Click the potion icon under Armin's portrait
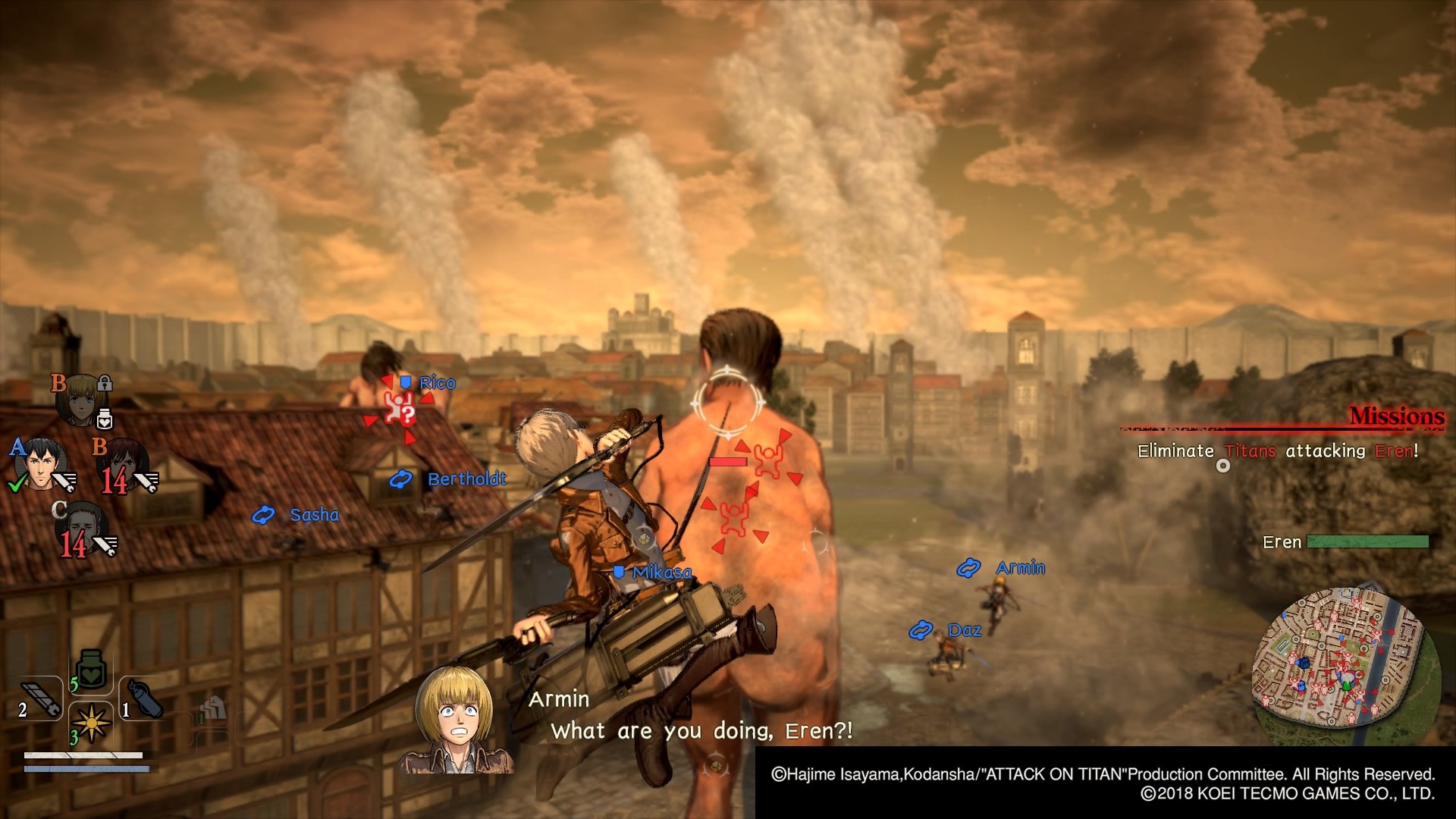Viewport: 1456px width, 819px height. coord(105,418)
